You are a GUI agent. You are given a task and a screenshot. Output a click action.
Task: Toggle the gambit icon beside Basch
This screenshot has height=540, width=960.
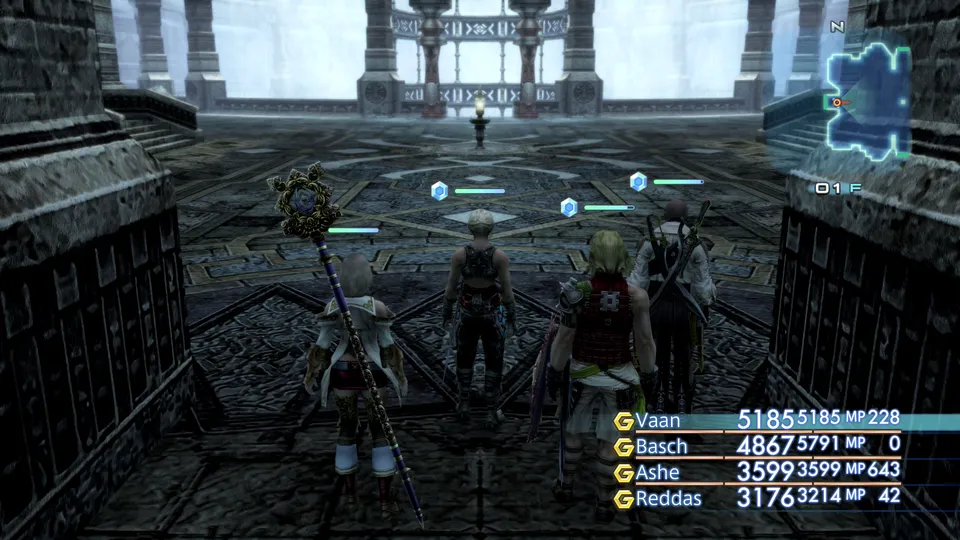(x=624, y=447)
